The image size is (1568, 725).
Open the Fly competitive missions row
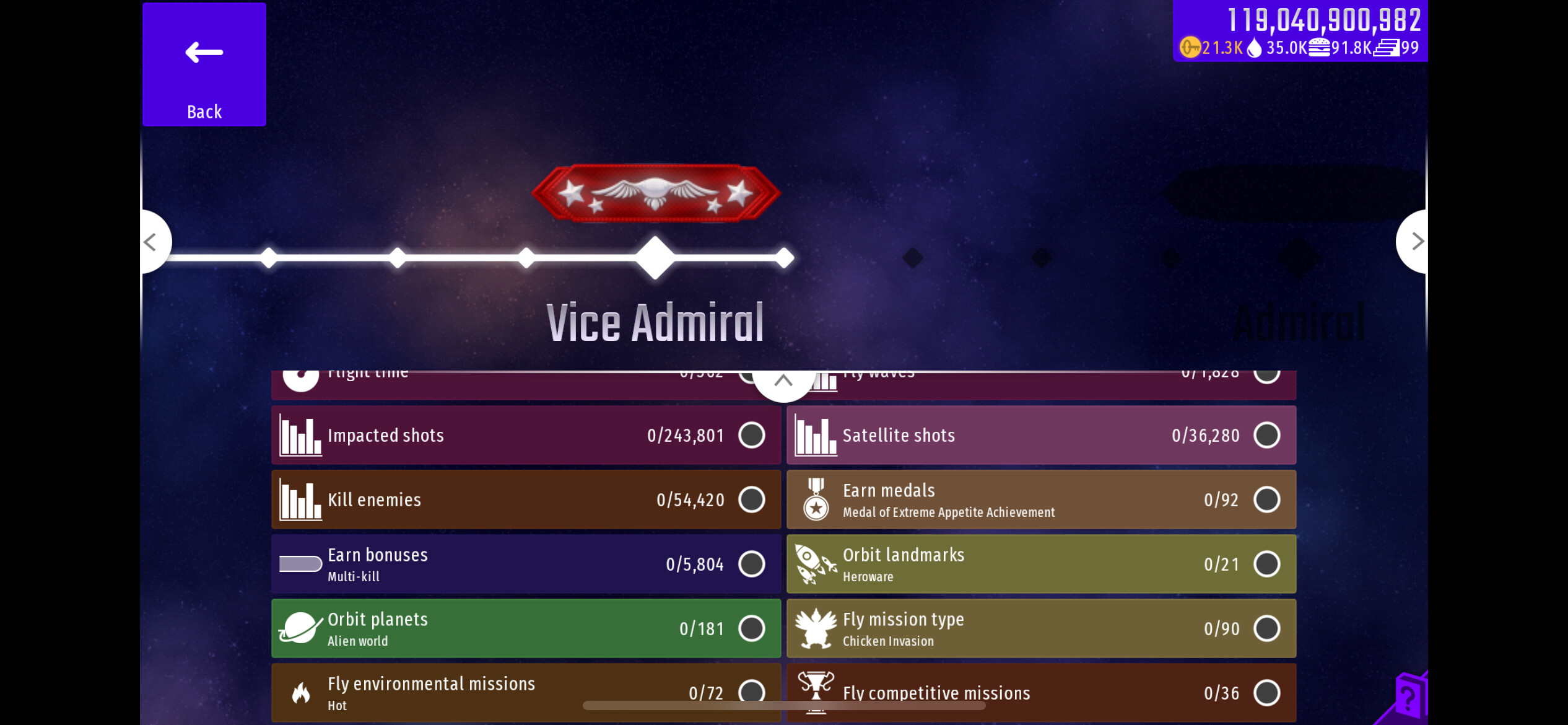click(1040, 692)
